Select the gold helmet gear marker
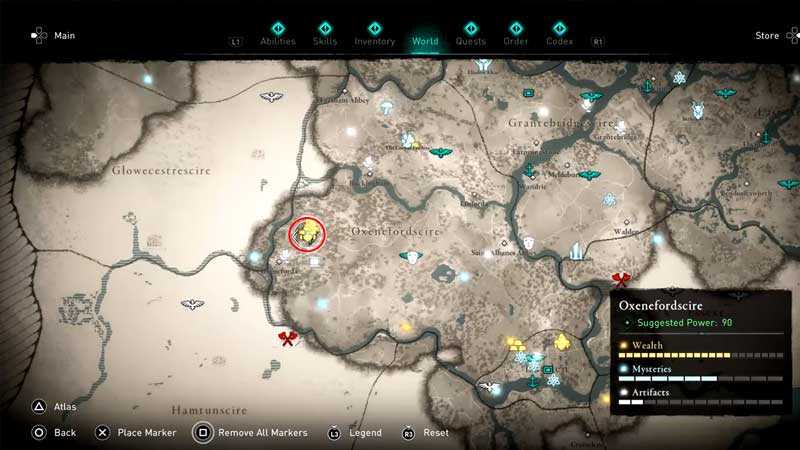Screen dimensions: 800x450 click(562, 343)
